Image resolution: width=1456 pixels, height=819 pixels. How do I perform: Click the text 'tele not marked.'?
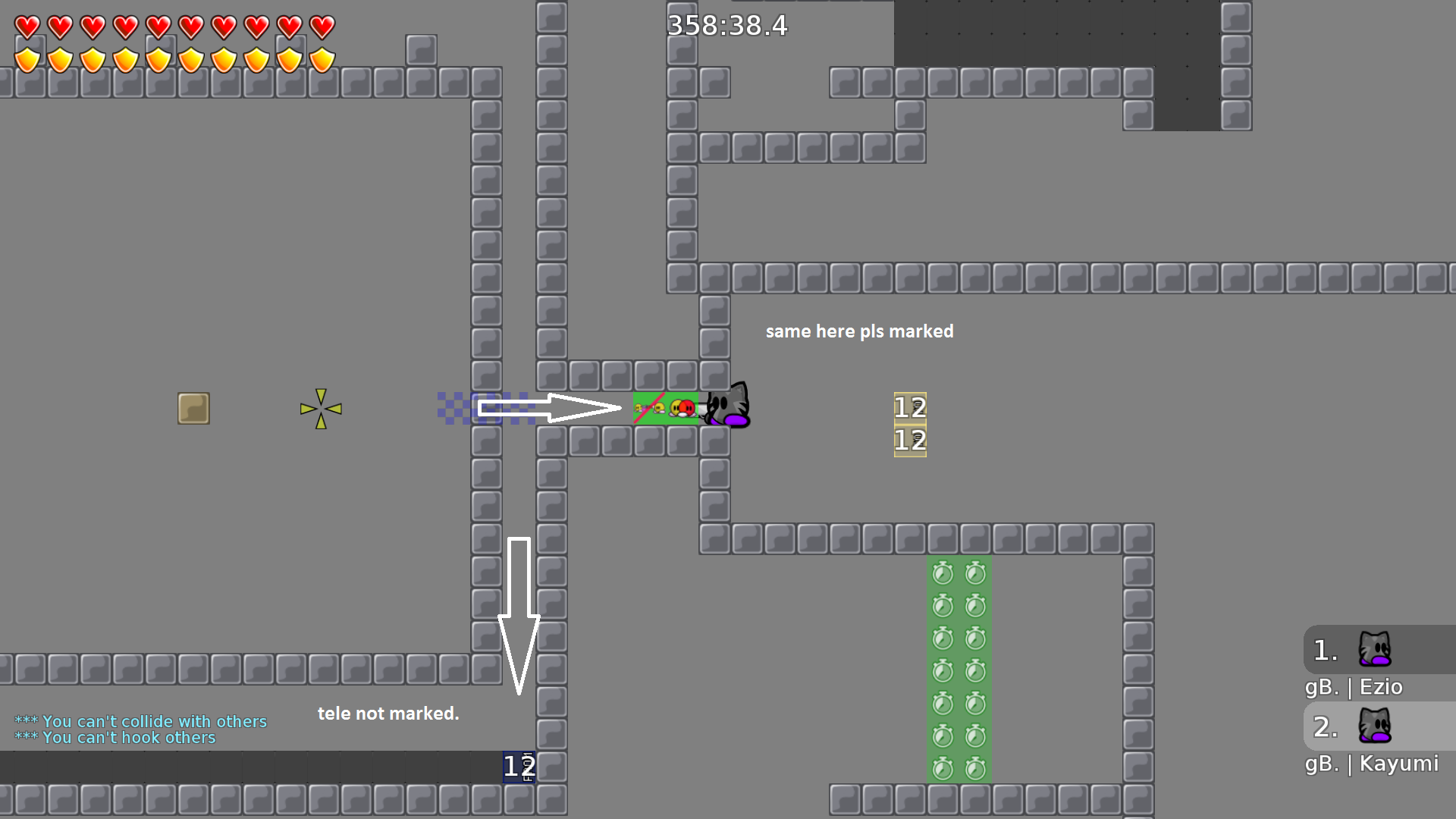(x=388, y=713)
